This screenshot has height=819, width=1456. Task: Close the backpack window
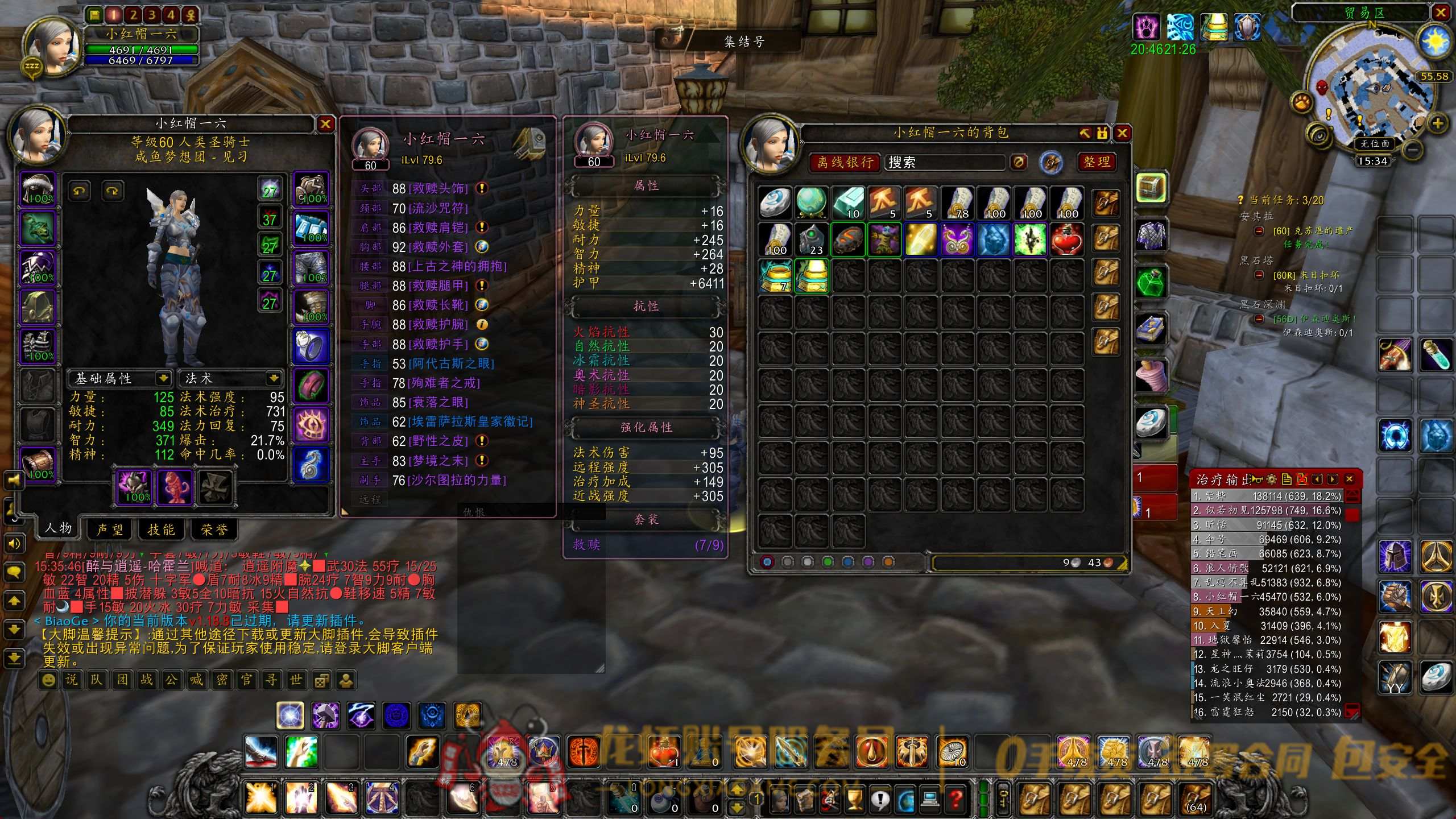tap(1122, 133)
